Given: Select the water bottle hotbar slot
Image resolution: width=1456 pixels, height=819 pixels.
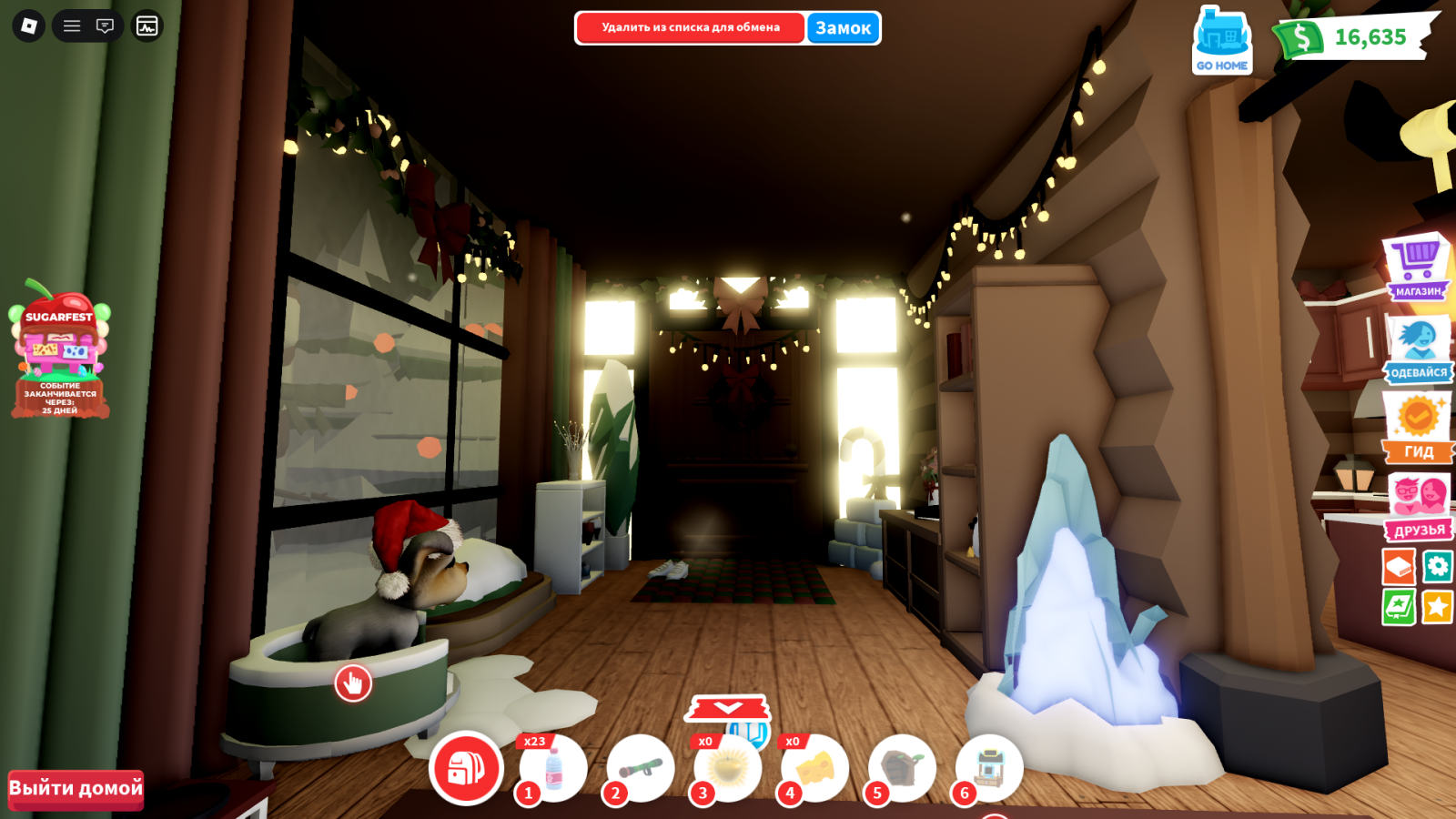Looking at the screenshot, I should pyautogui.click(x=553, y=769).
